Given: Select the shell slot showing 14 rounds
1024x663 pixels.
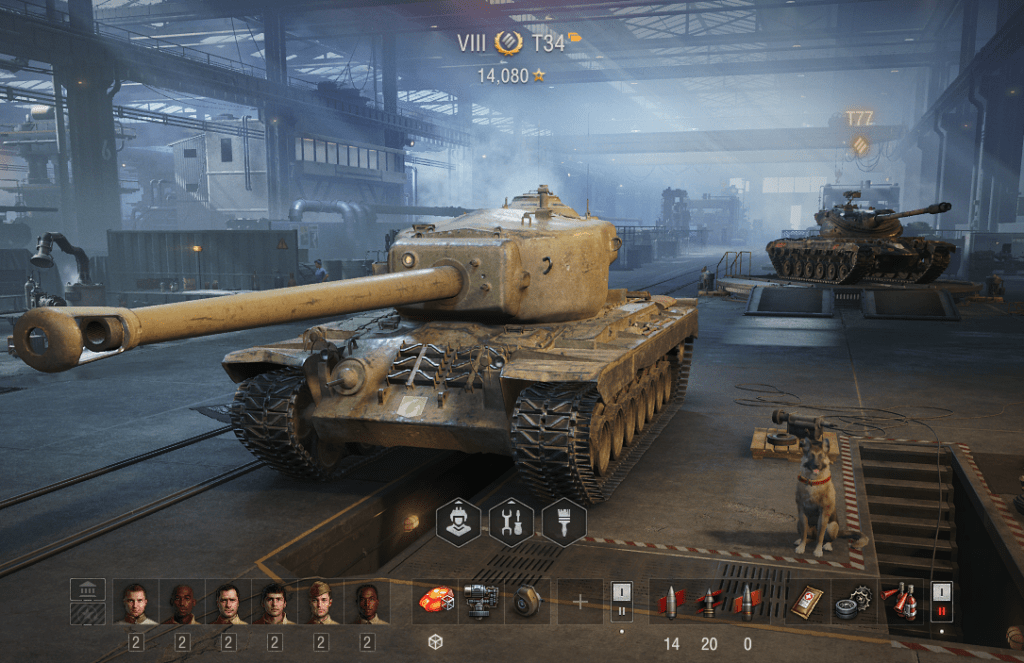Looking at the screenshot, I should click(671, 602).
